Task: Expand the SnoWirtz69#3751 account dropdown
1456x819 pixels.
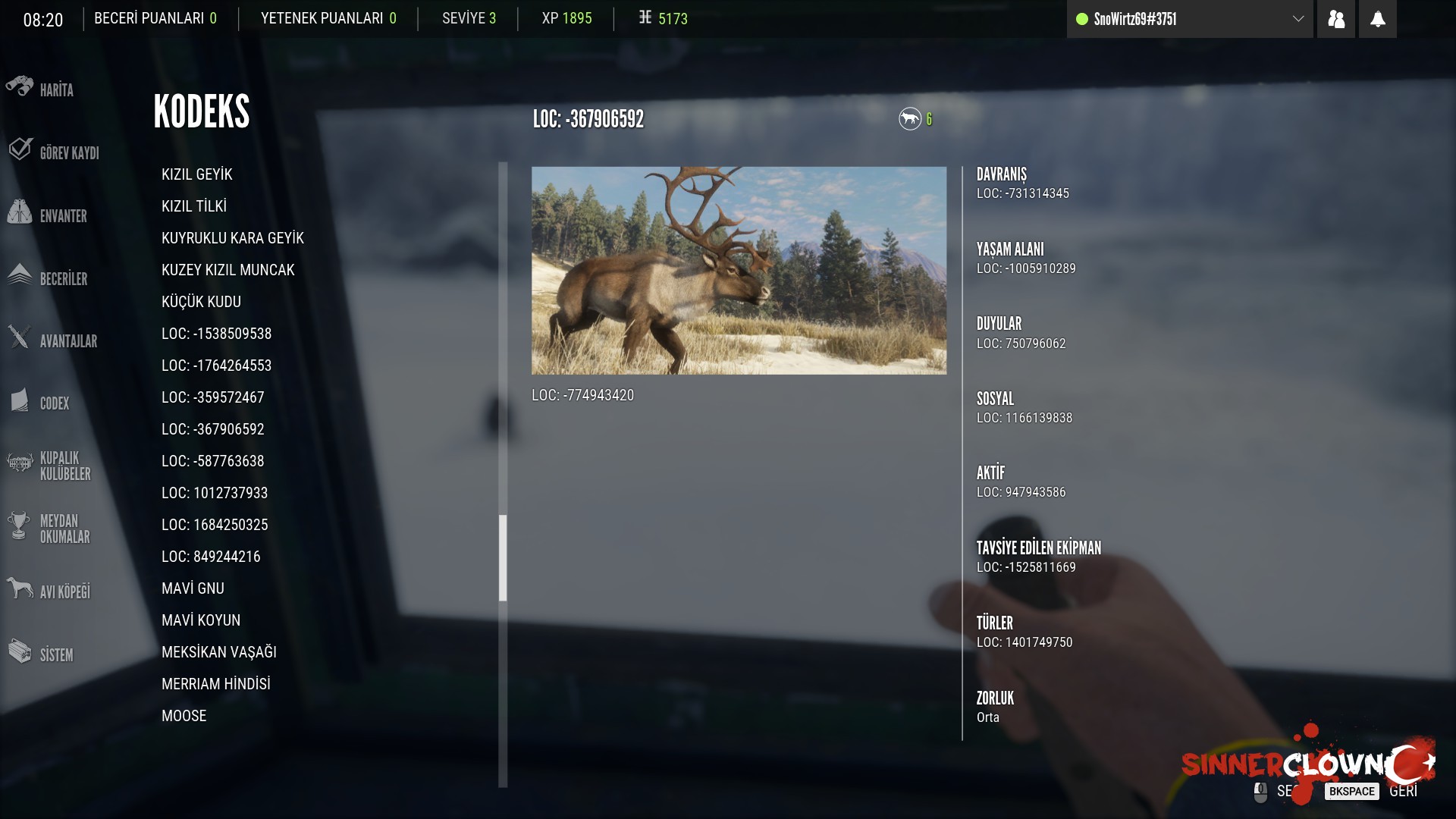Action: (1298, 19)
